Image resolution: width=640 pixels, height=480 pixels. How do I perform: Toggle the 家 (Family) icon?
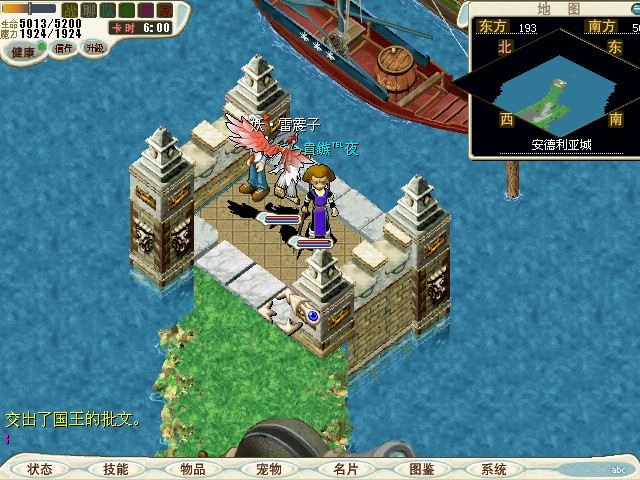[165, 10]
